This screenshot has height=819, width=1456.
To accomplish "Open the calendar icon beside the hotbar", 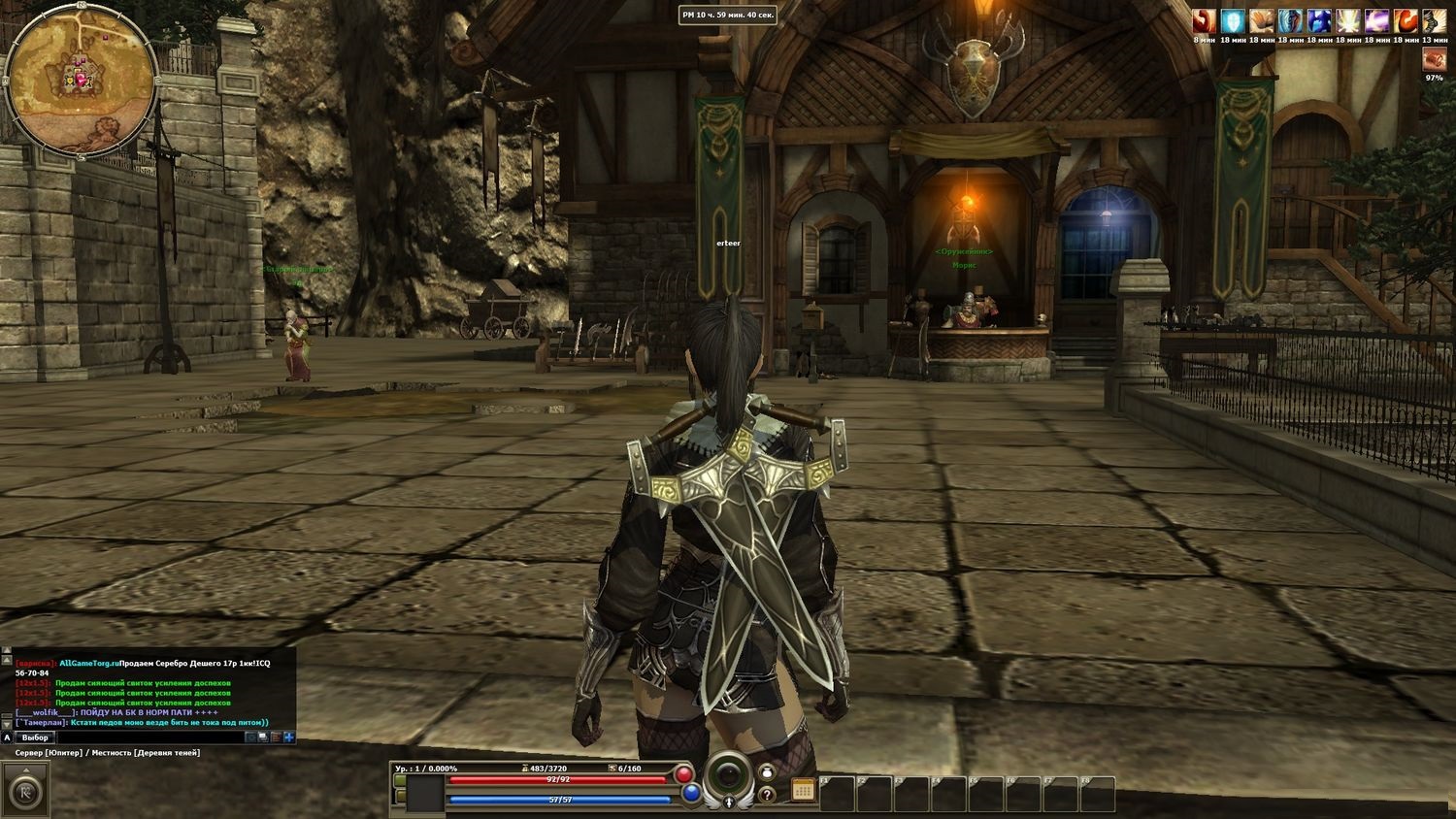I will click(802, 789).
